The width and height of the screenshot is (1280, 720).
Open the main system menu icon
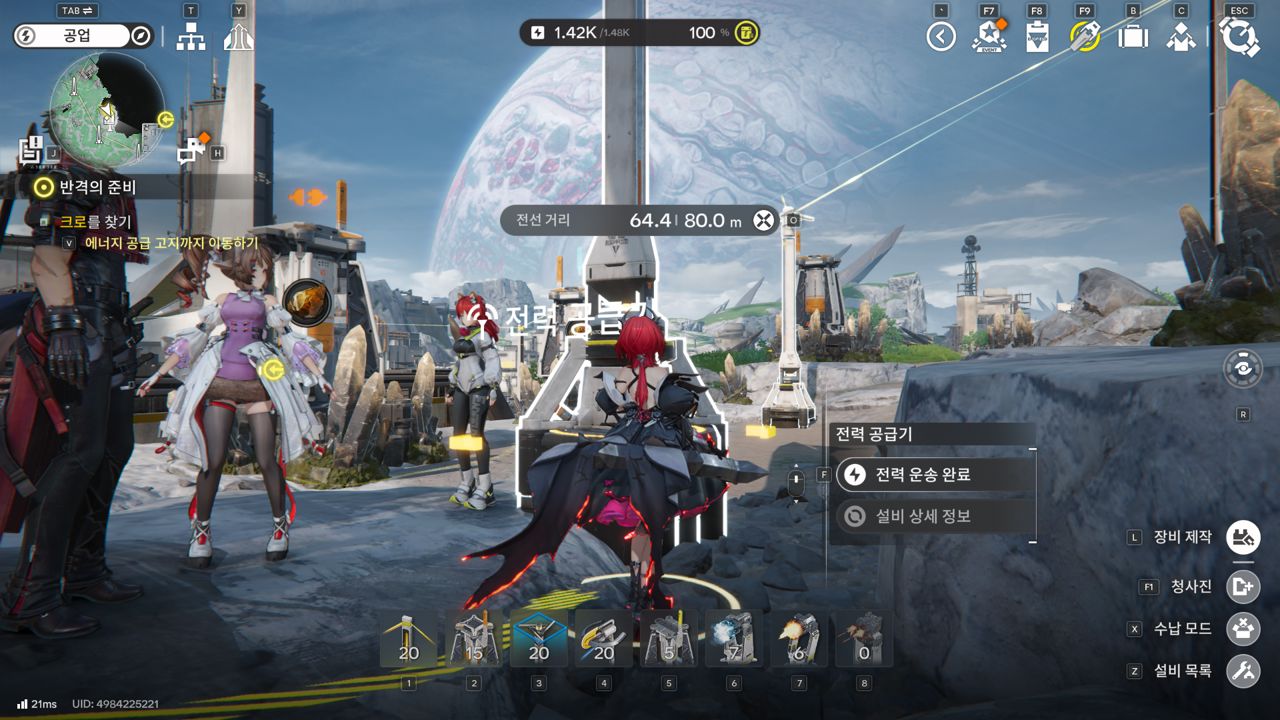pyautogui.click(x=1240, y=37)
